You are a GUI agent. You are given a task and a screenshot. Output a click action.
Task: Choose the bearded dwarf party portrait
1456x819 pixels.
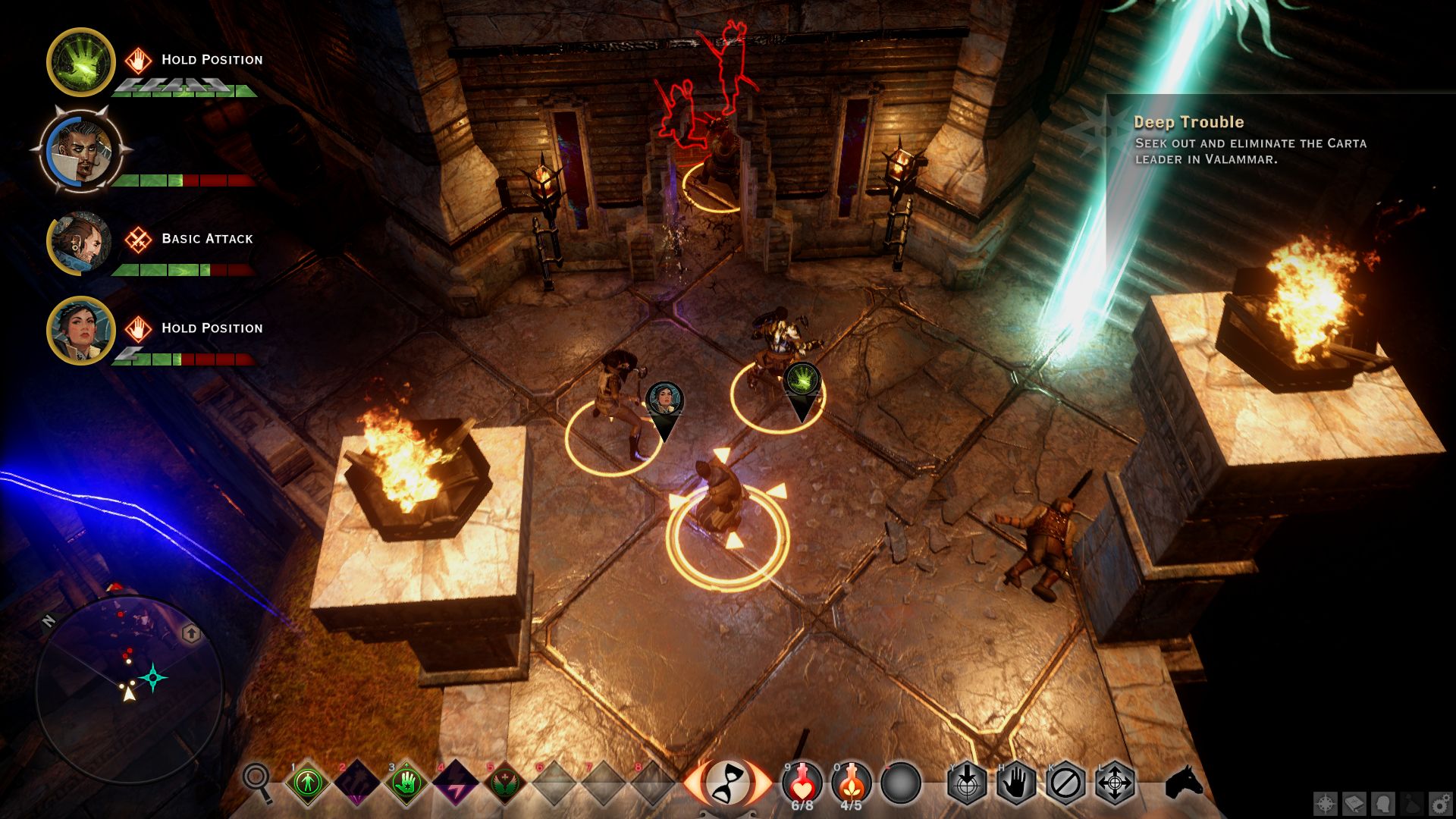pyautogui.click(x=80, y=243)
